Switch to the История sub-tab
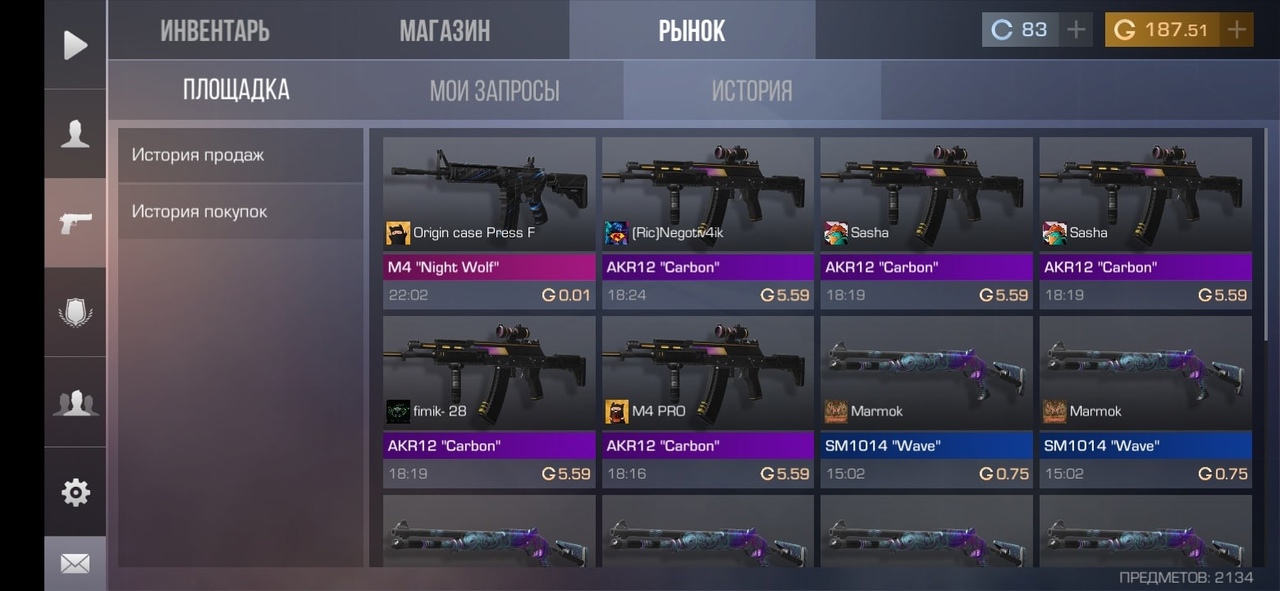The image size is (1280, 591). (751, 91)
